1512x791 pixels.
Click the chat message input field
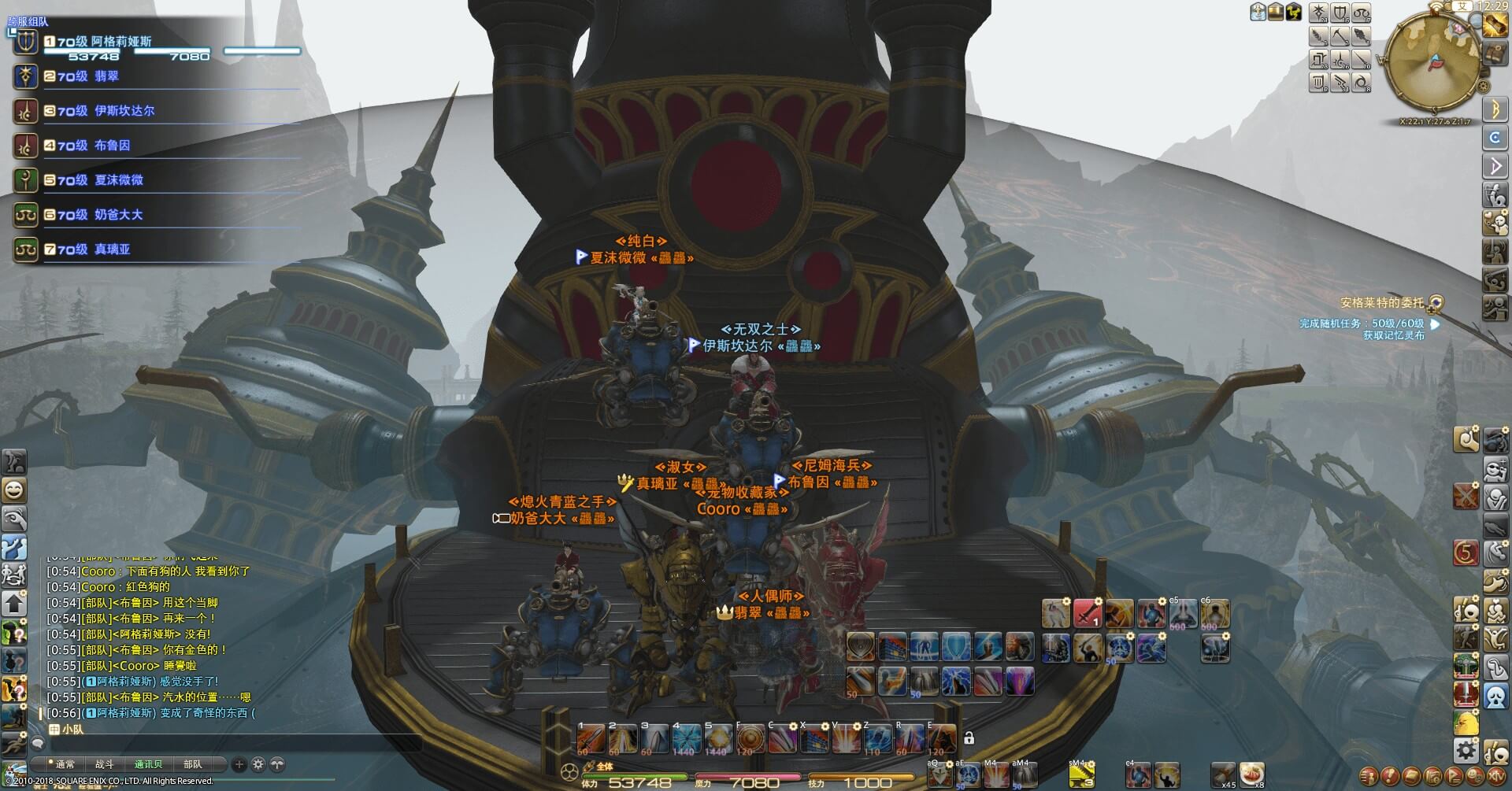[228, 743]
